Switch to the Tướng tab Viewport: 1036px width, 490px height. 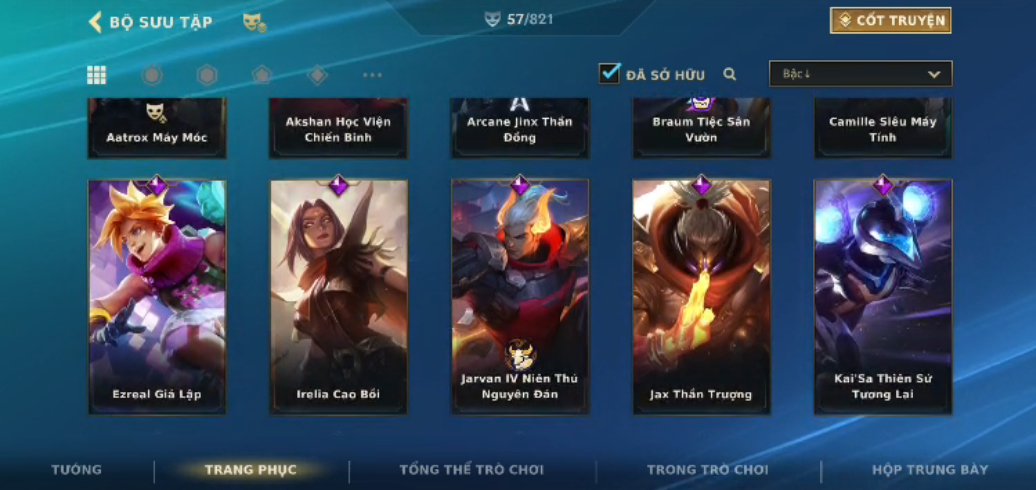77,470
